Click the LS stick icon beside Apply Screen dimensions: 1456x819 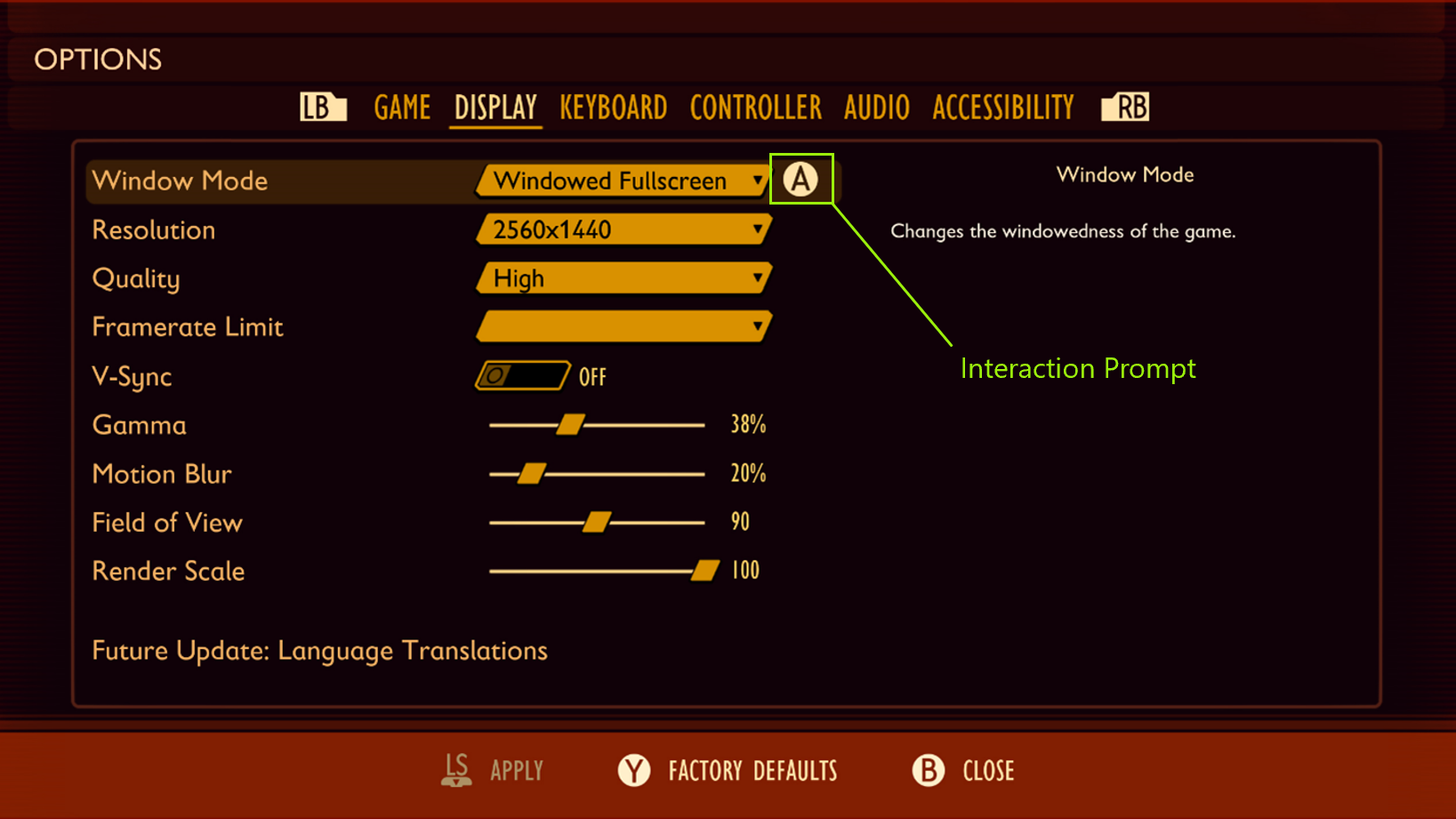tap(455, 771)
